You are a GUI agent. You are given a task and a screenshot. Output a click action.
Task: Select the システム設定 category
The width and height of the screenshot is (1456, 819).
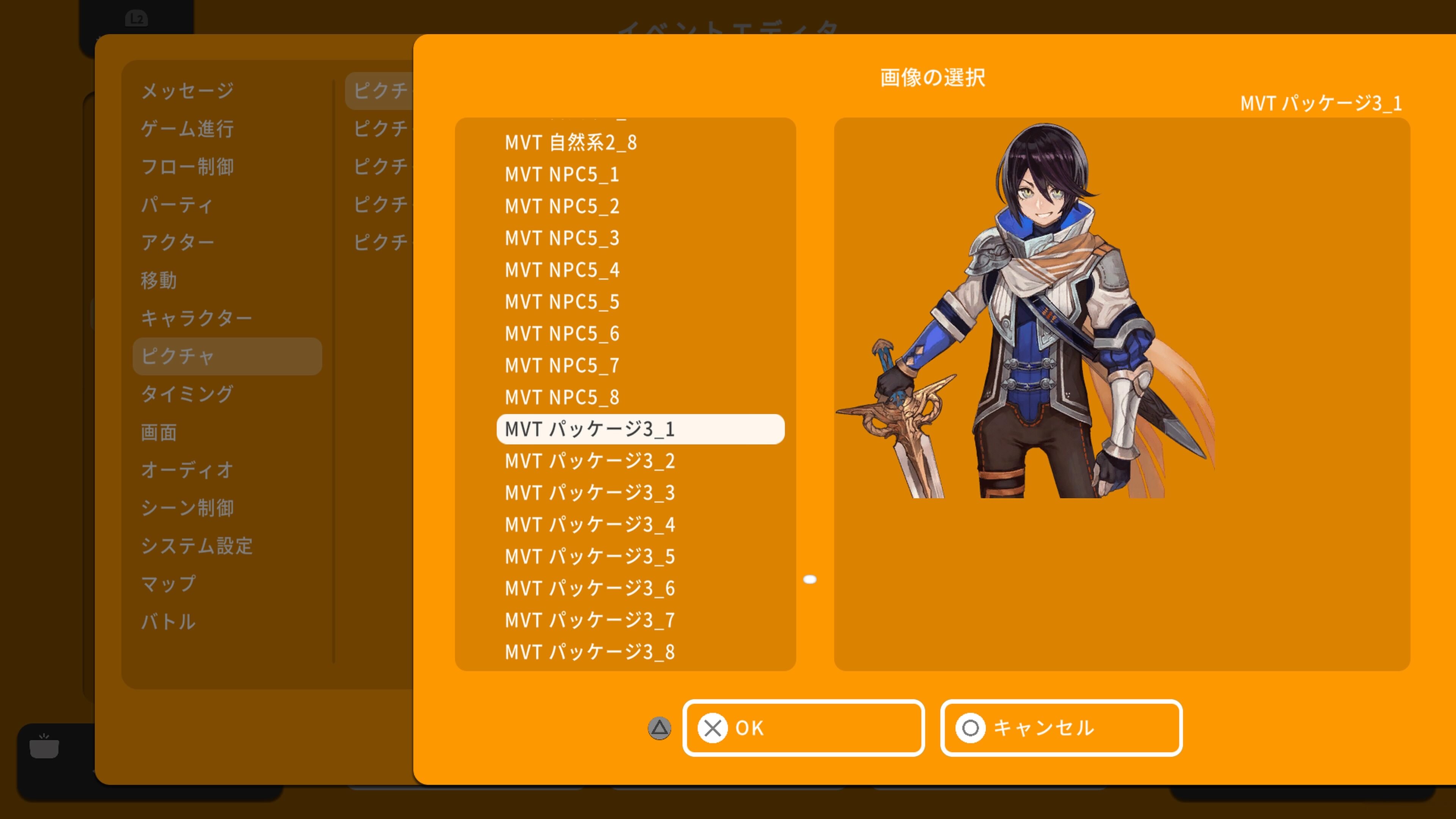click(x=198, y=546)
